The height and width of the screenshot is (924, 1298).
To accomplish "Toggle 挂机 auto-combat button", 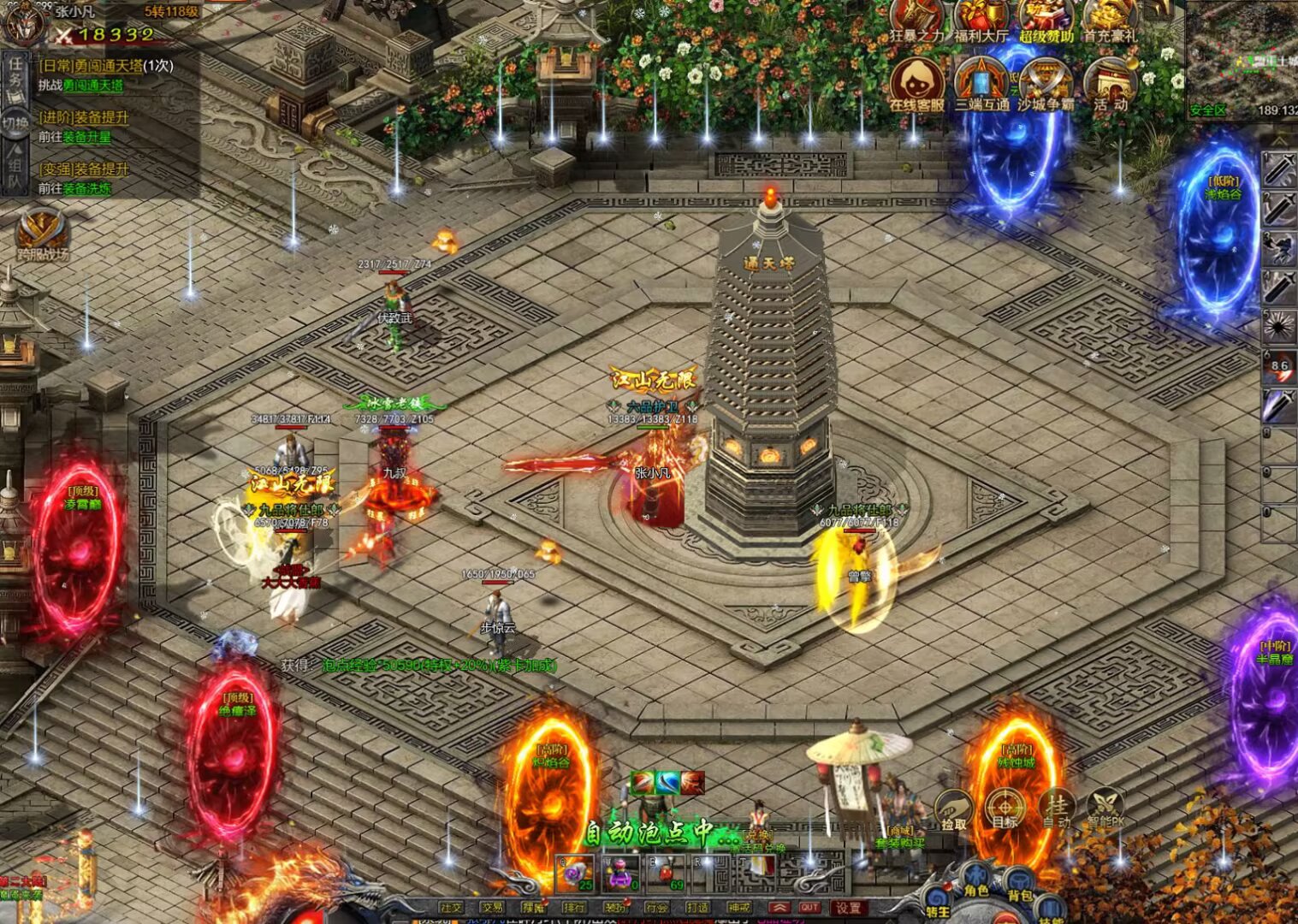I will click(x=1057, y=808).
